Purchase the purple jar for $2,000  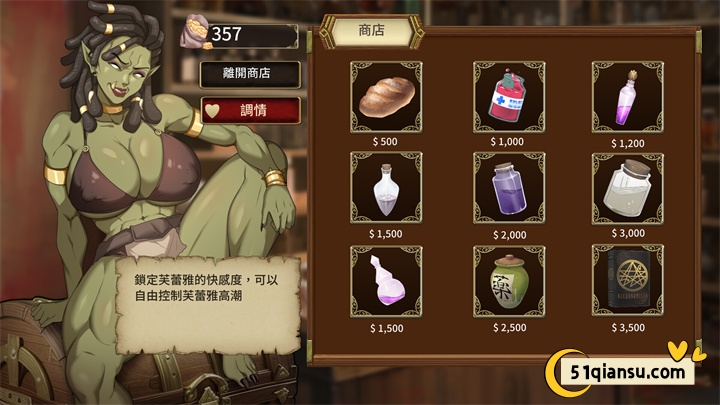[x=509, y=188]
